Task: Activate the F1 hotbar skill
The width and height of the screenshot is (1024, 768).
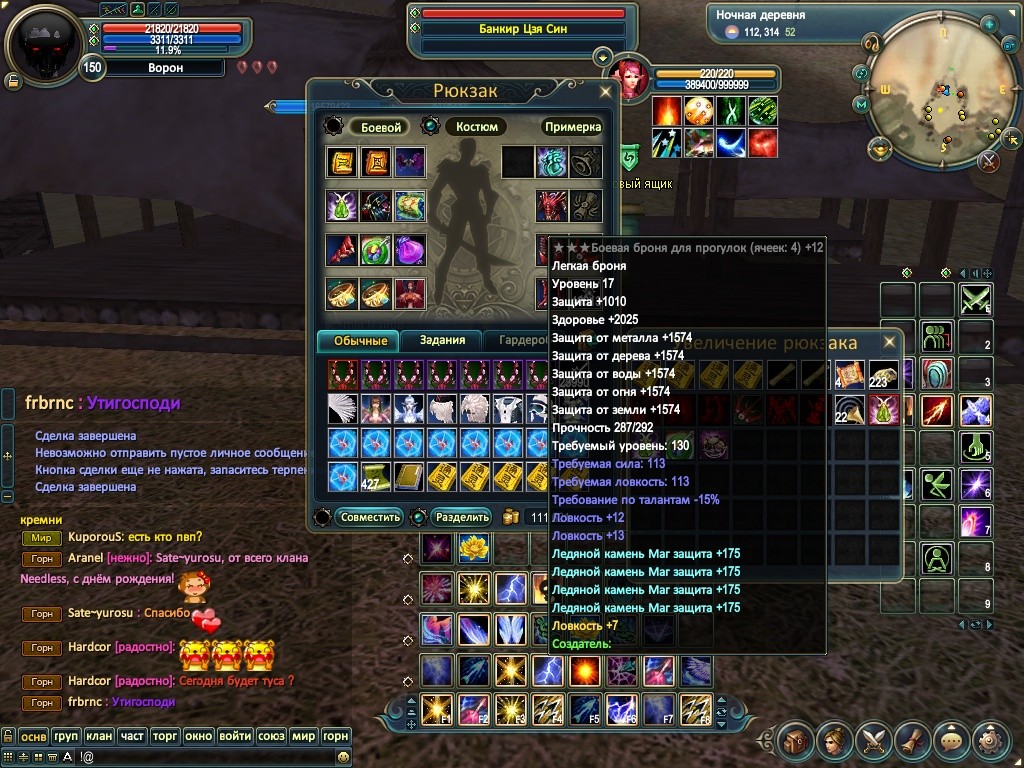Action: [436, 708]
